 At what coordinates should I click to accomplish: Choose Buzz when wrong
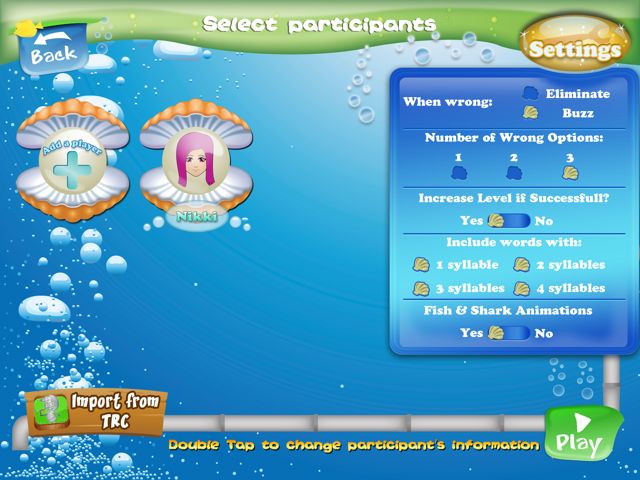(x=530, y=113)
